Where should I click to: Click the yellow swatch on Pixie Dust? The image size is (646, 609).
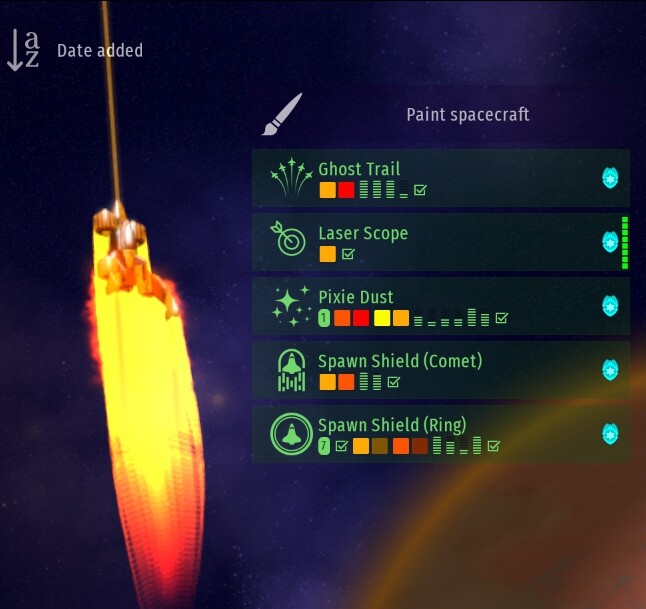[x=382, y=318]
